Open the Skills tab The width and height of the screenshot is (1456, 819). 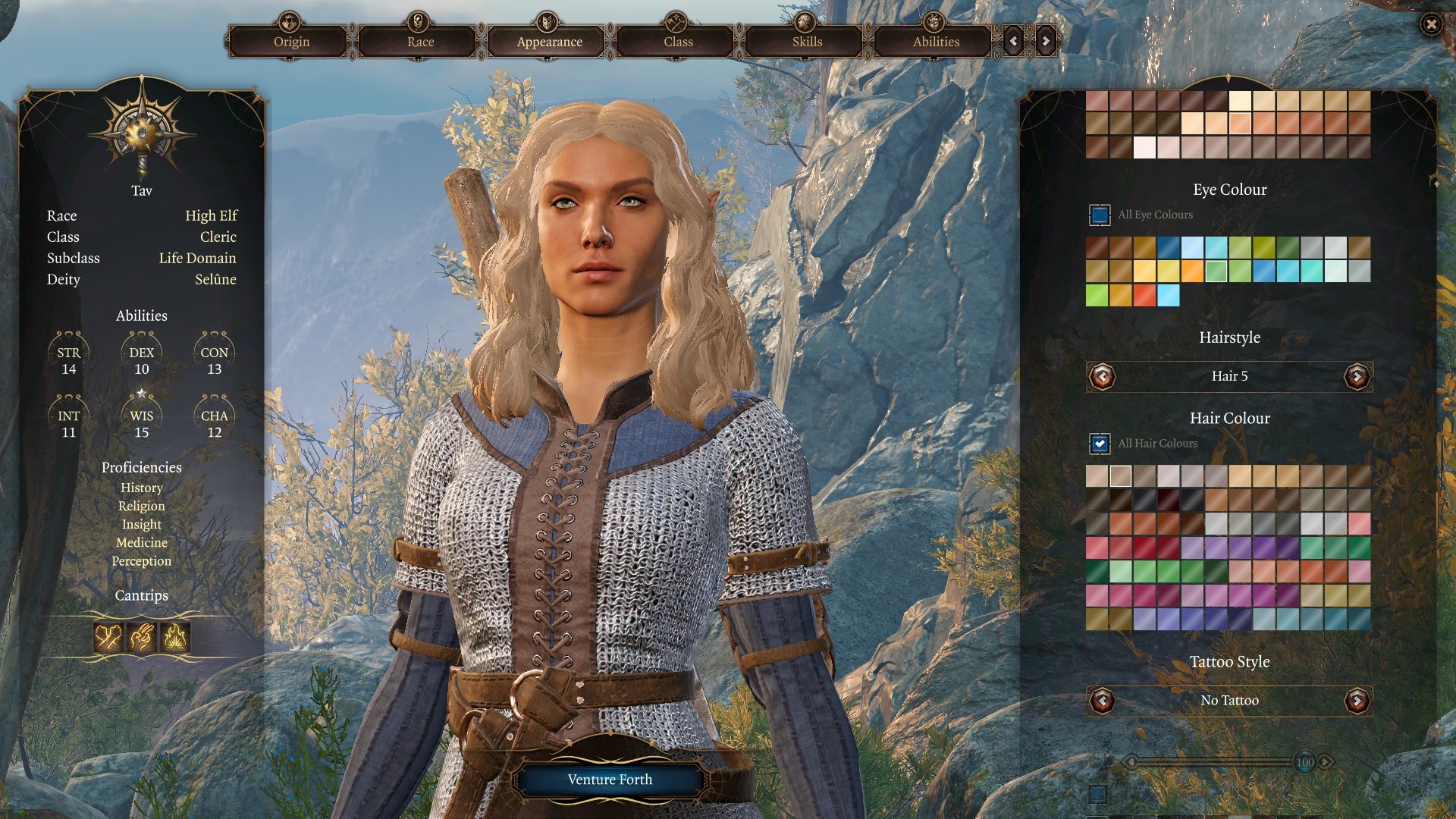807,42
